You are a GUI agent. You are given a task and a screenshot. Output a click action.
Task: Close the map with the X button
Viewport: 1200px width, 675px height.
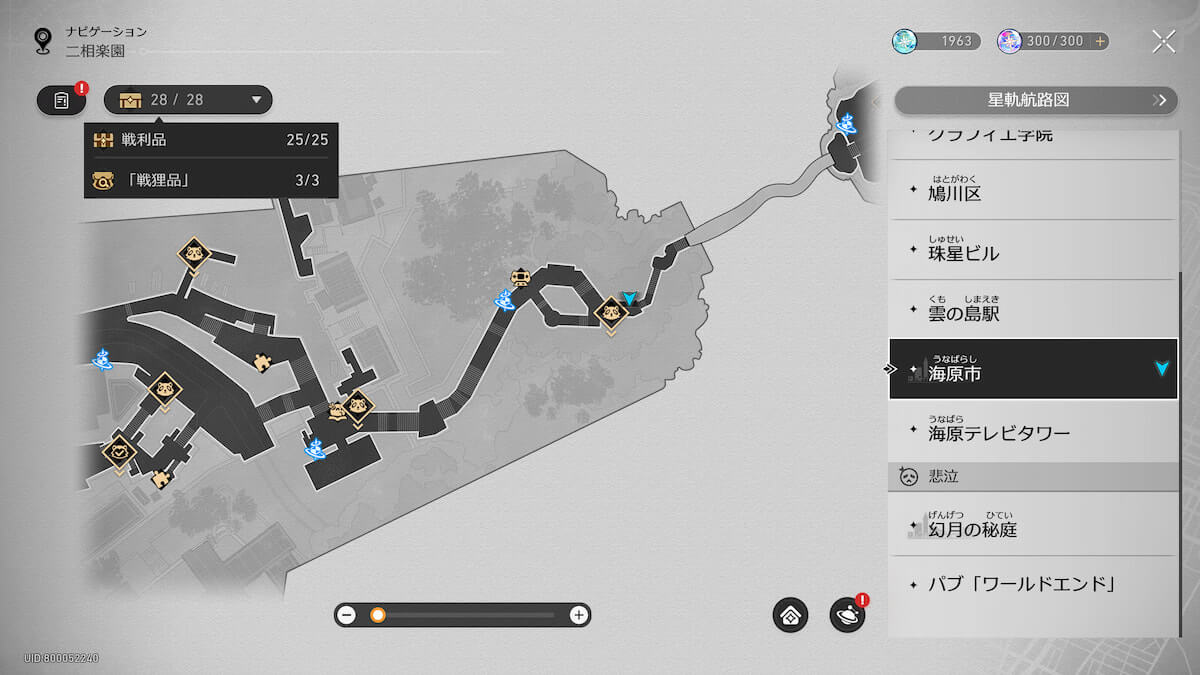click(x=1163, y=41)
